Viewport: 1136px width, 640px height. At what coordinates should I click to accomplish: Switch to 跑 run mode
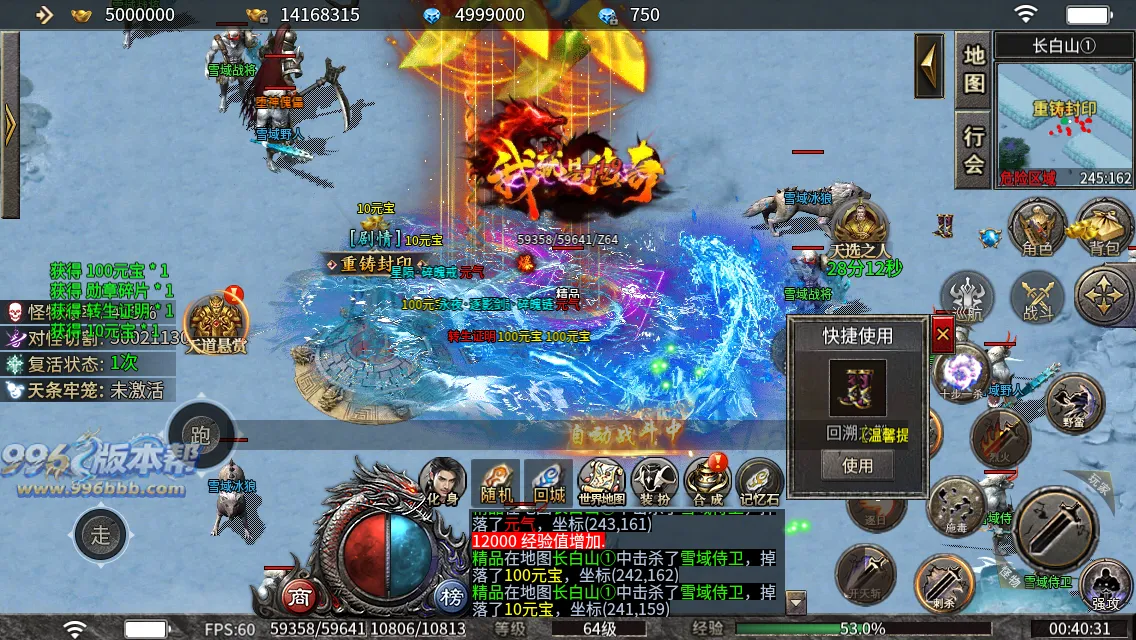201,435
